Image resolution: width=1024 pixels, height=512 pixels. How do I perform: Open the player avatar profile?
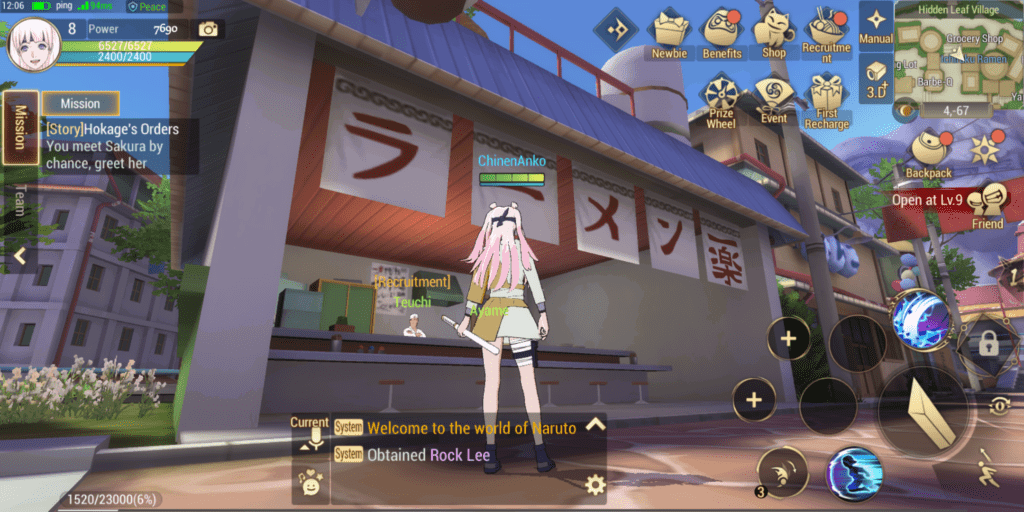tap(30, 43)
